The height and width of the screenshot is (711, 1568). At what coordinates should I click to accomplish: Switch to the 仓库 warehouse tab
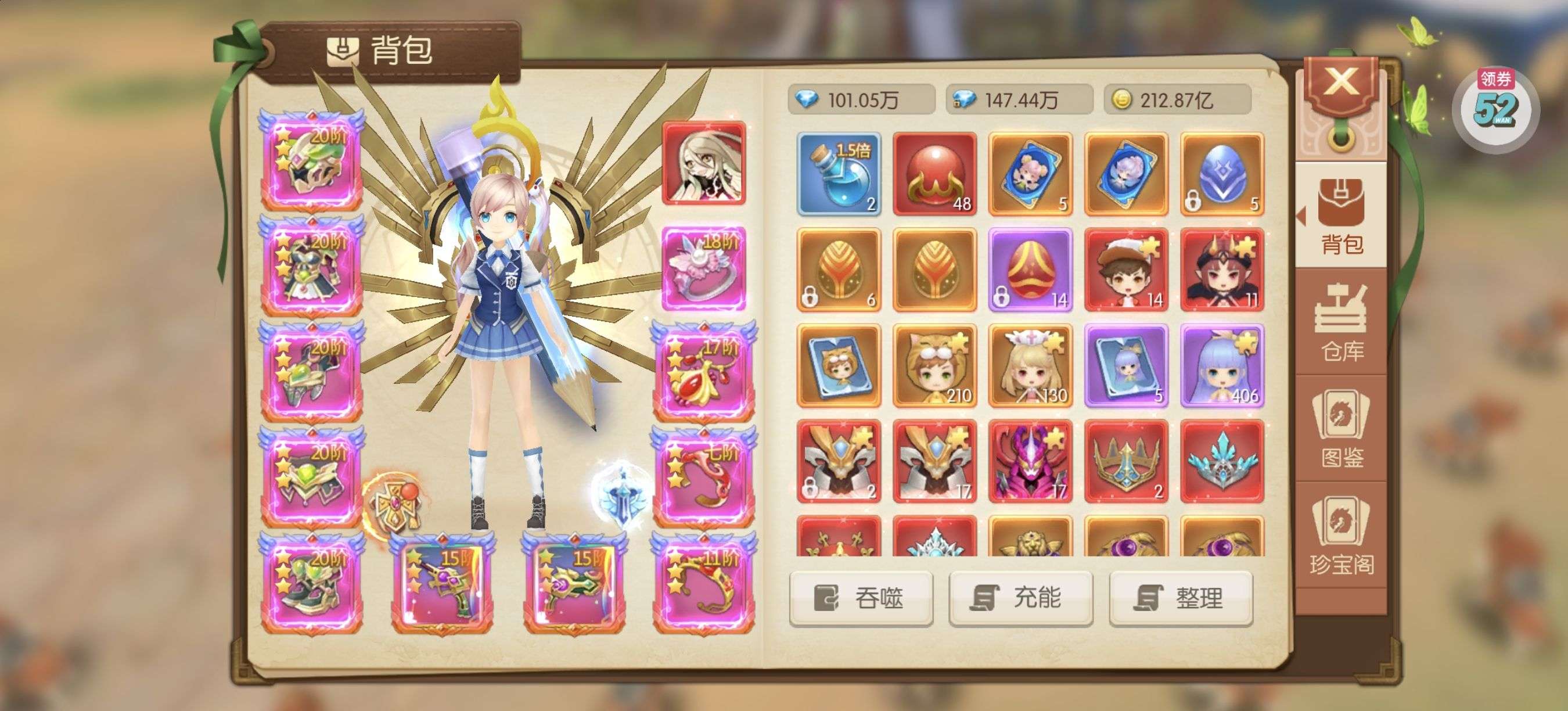point(1342,322)
